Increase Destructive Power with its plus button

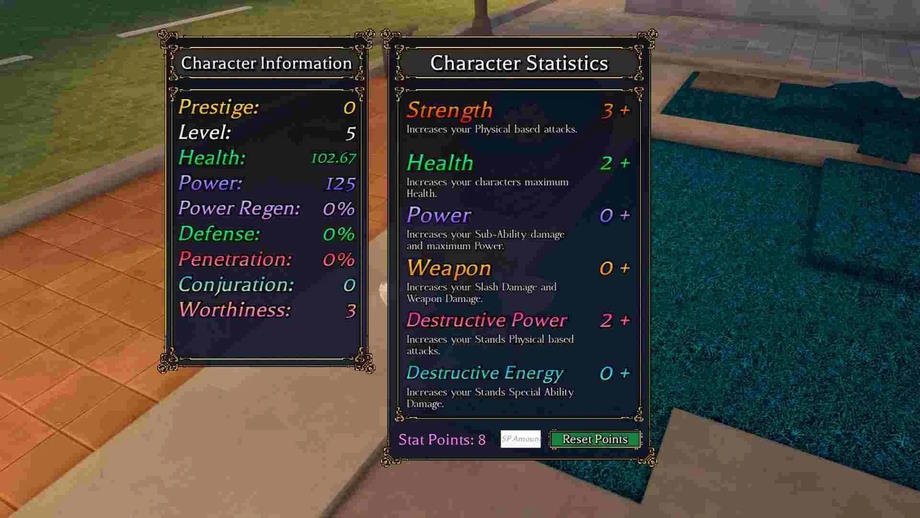(x=625, y=321)
